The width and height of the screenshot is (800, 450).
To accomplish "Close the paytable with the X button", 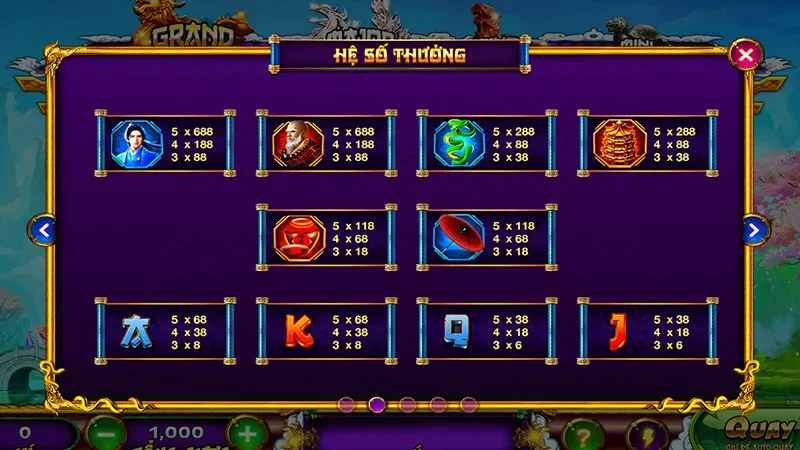I will [745, 55].
